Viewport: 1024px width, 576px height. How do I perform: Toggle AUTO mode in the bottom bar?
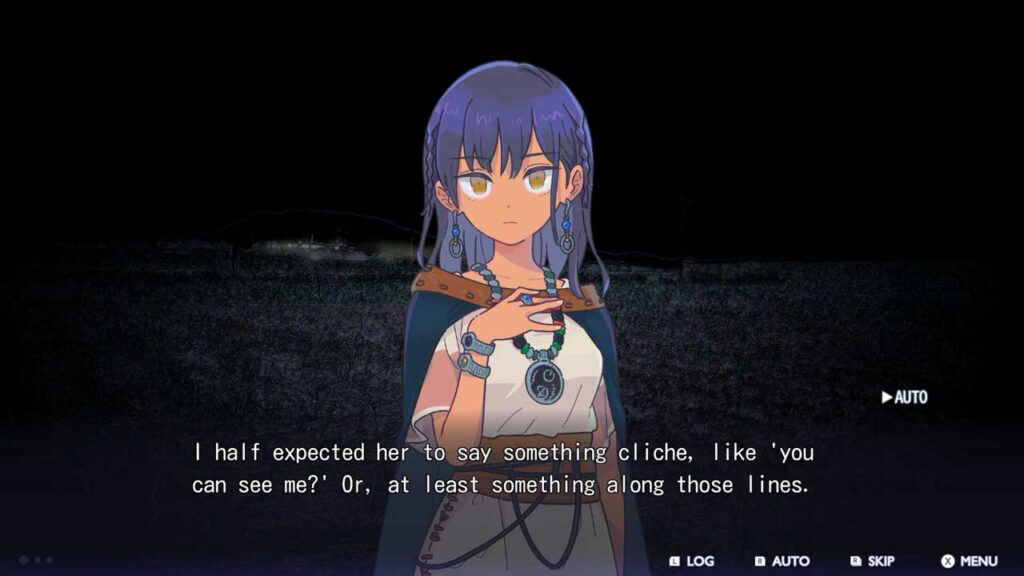pos(782,561)
